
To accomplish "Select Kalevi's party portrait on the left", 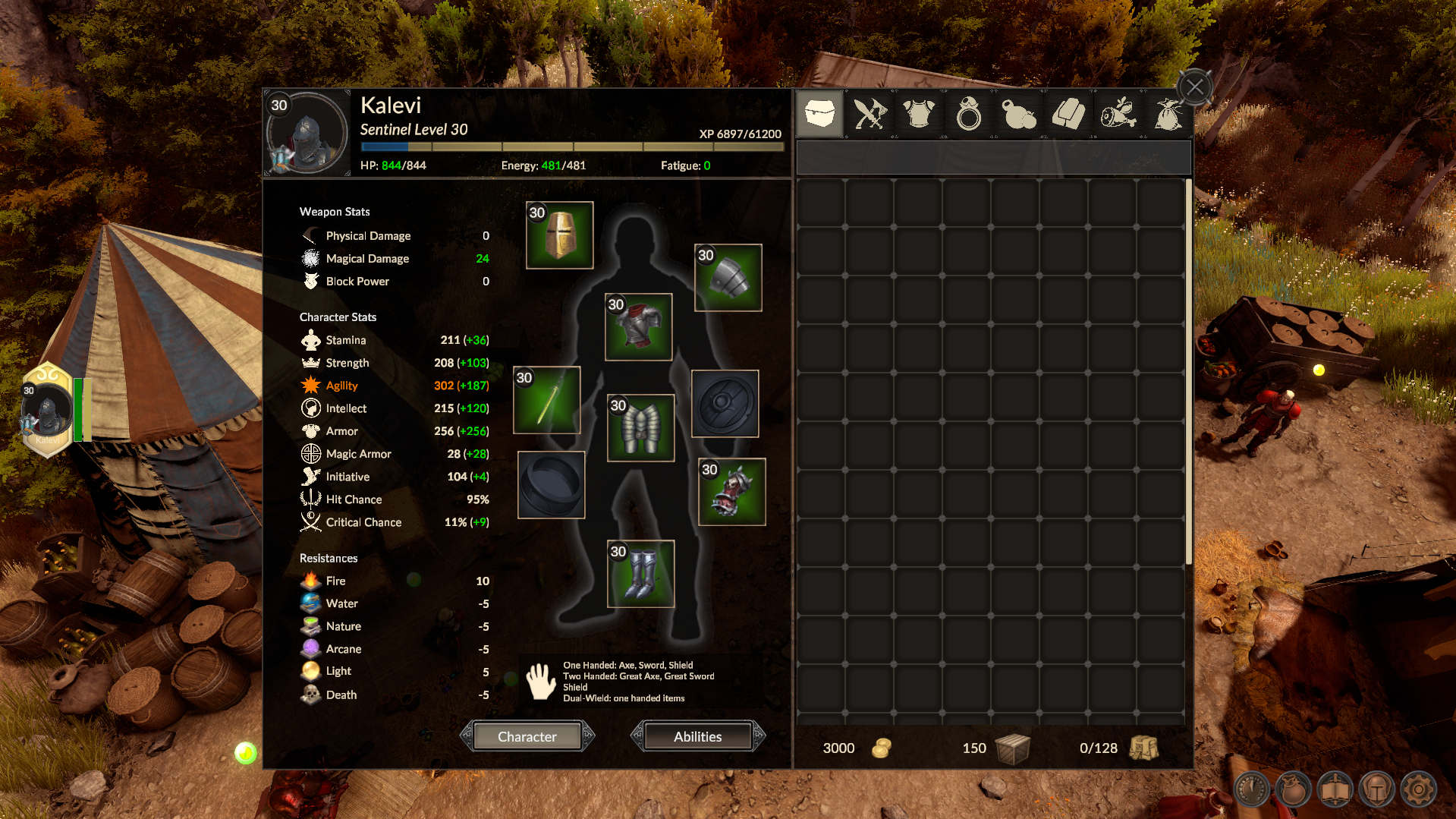I will coord(47,411).
